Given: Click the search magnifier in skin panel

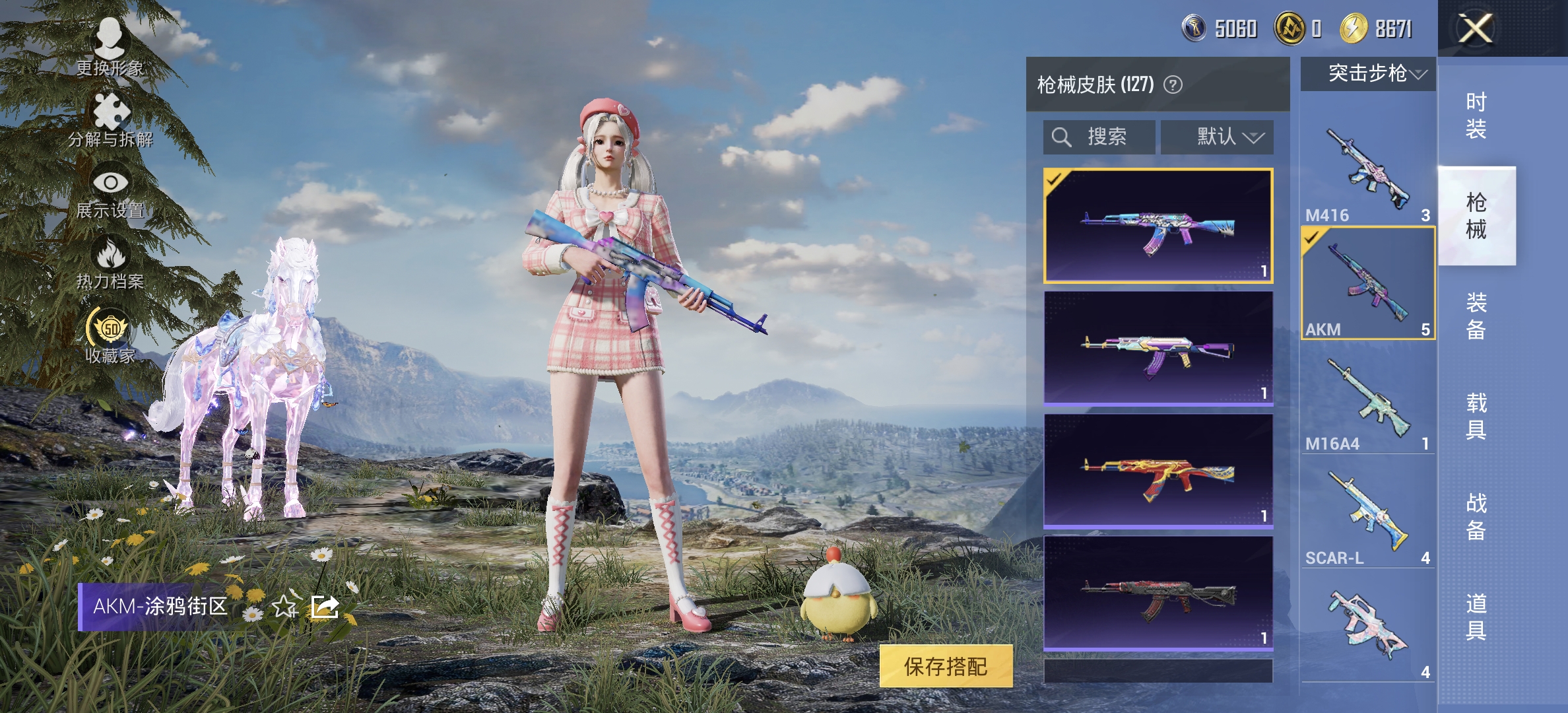Looking at the screenshot, I should [1061, 137].
